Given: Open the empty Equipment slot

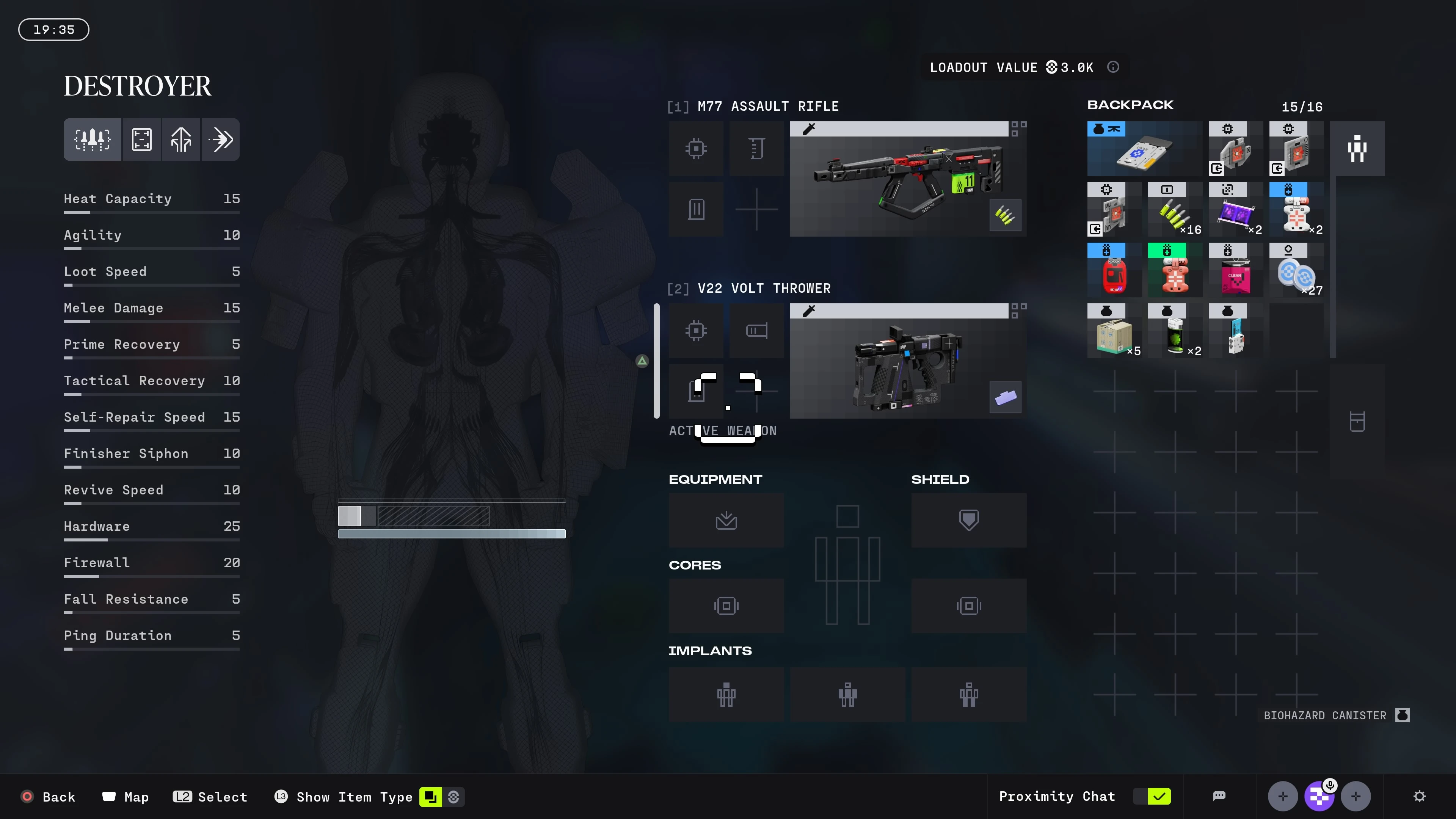Looking at the screenshot, I should 726,520.
